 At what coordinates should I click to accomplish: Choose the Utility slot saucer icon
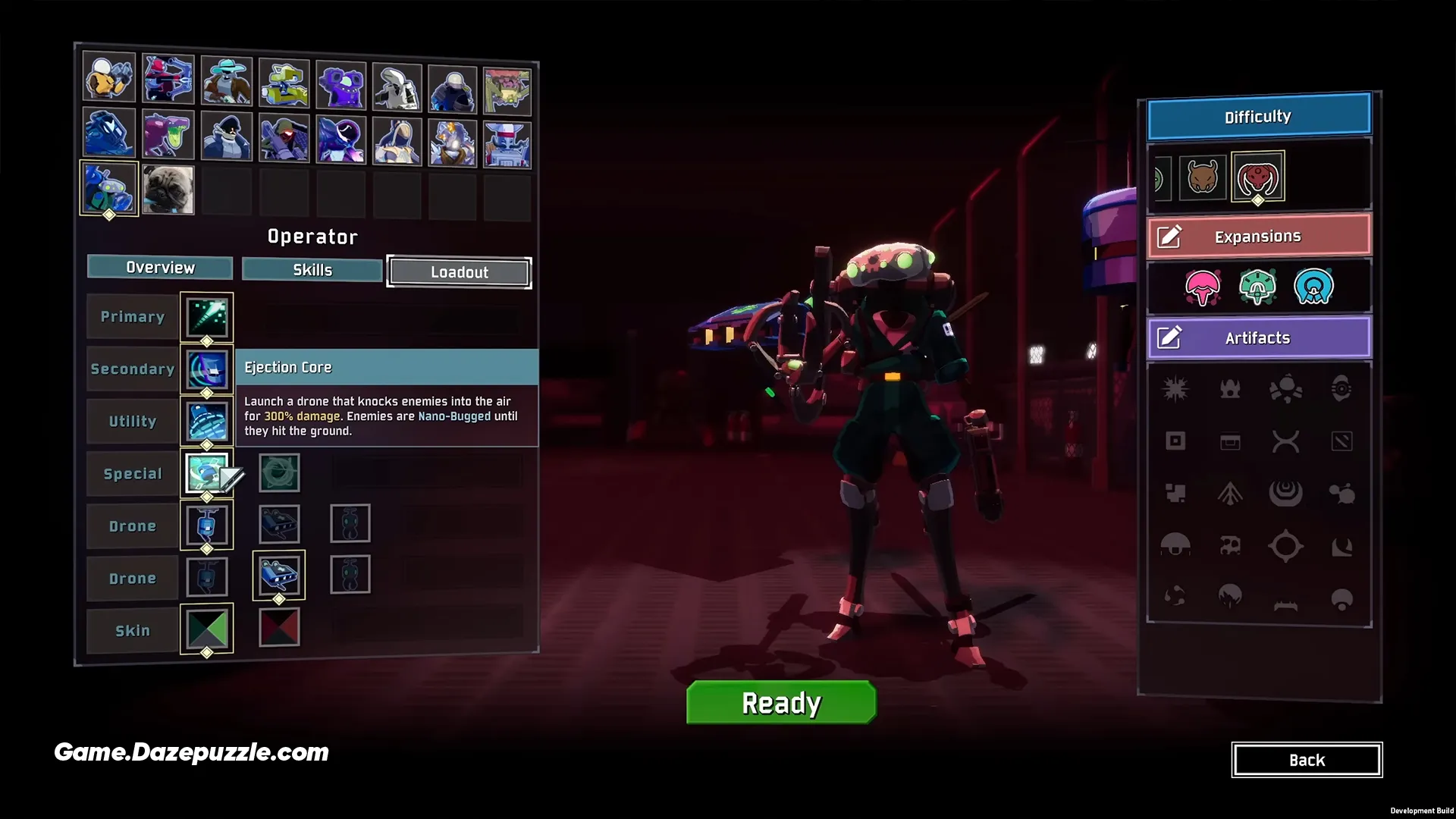(x=207, y=421)
